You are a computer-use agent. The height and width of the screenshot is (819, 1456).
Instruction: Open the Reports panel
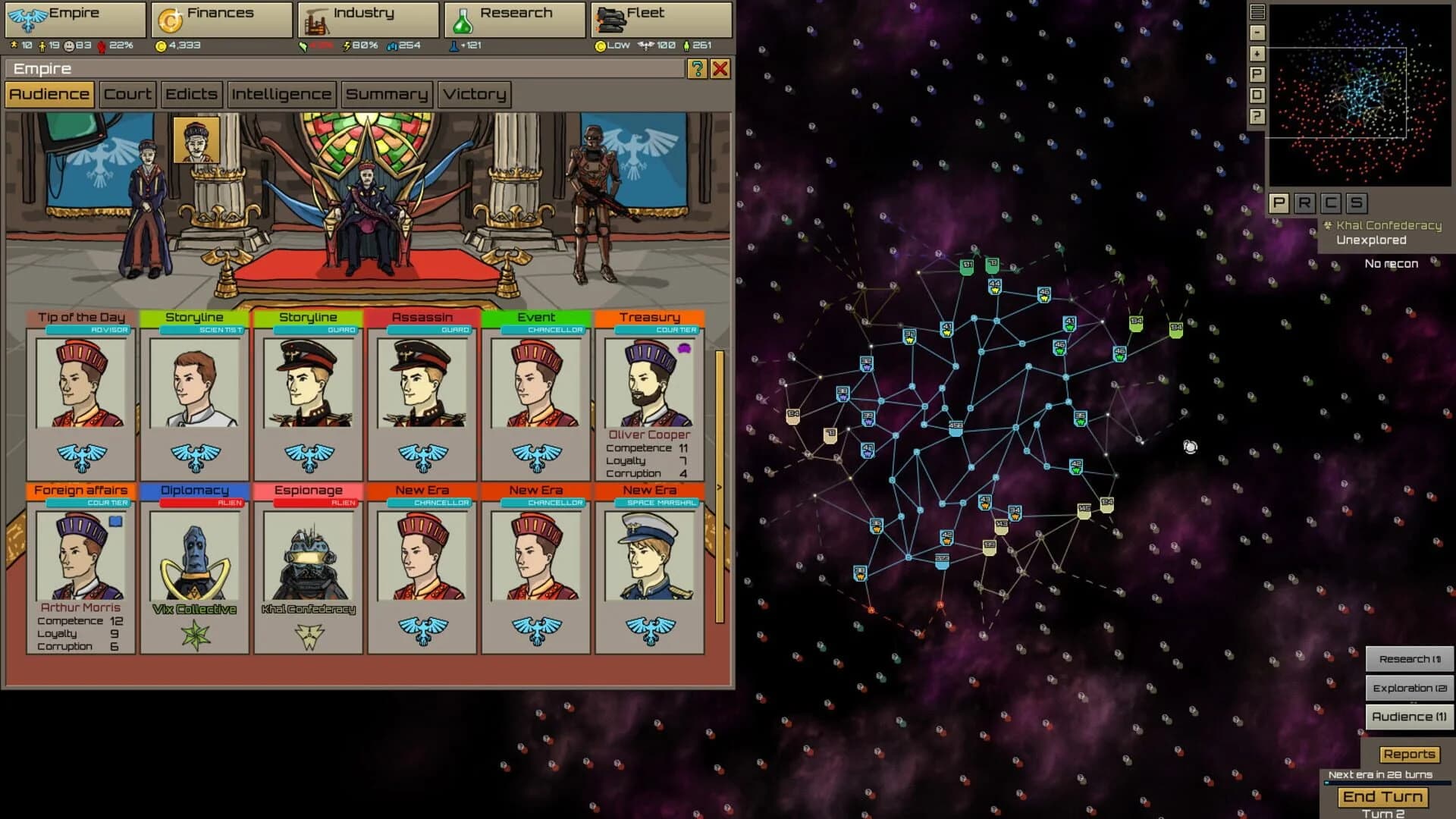[1409, 754]
